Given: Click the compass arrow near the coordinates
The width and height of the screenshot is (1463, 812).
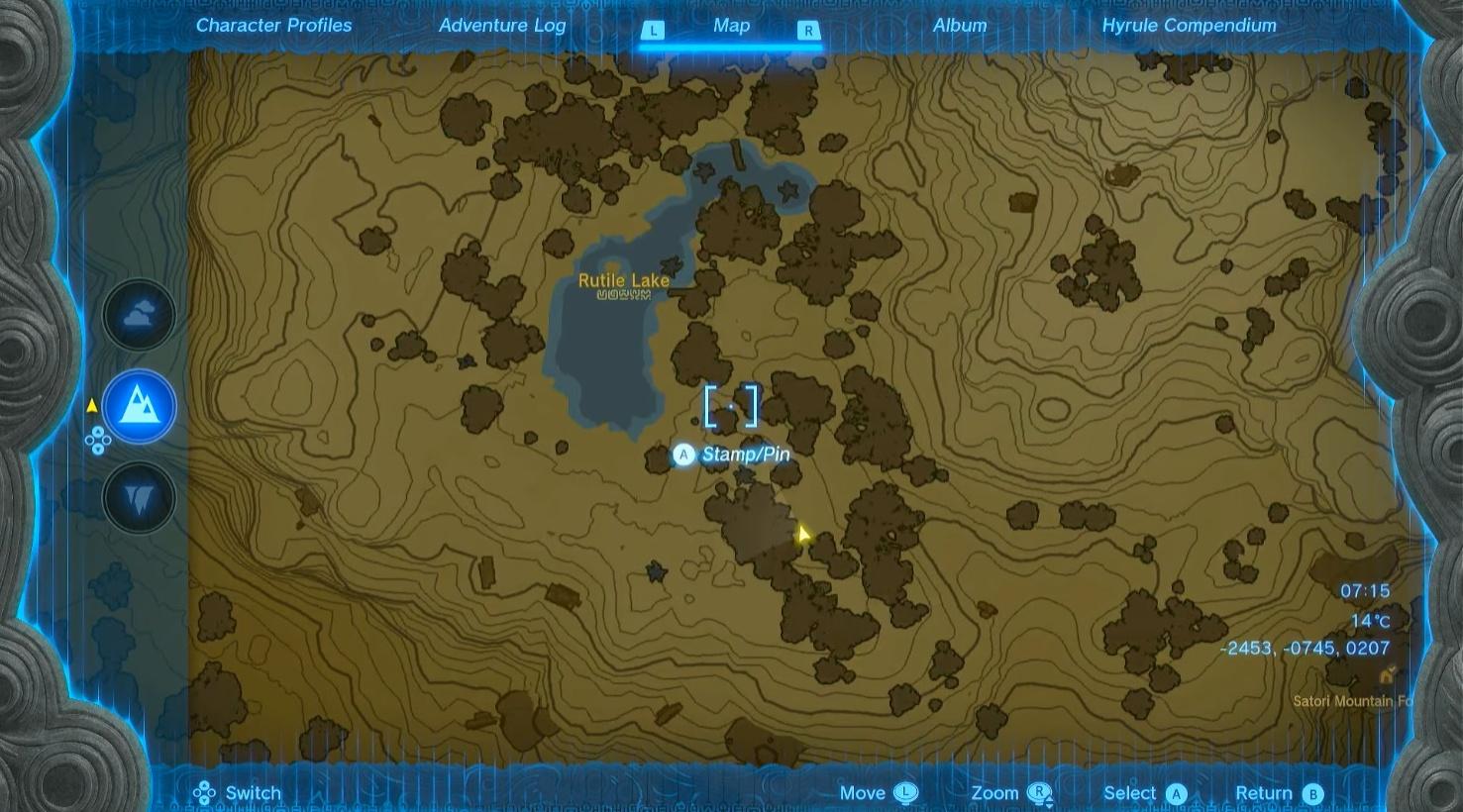Looking at the screenshot, I should [x=1387, y=675].
